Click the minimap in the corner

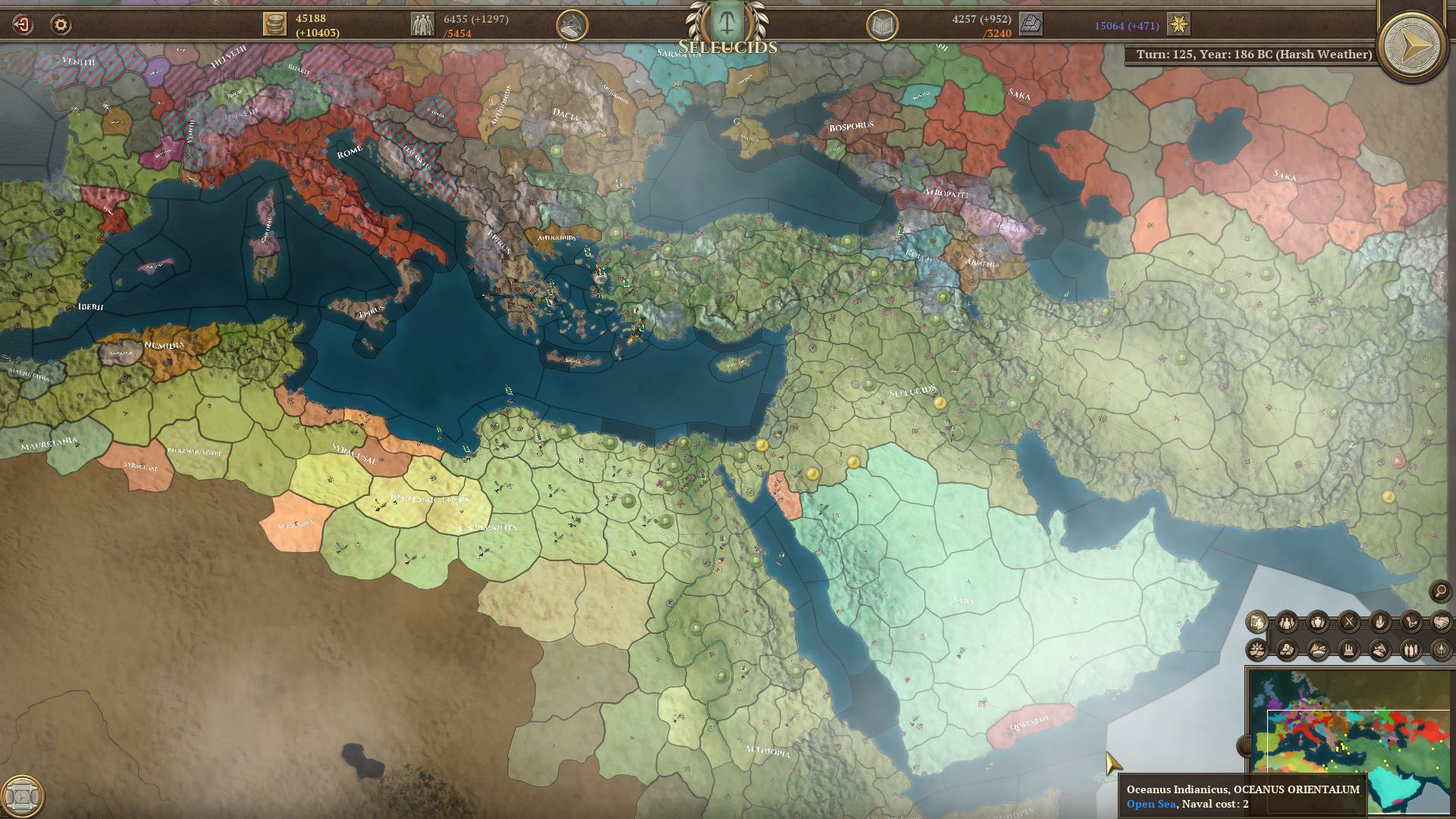click(1351, 739)
